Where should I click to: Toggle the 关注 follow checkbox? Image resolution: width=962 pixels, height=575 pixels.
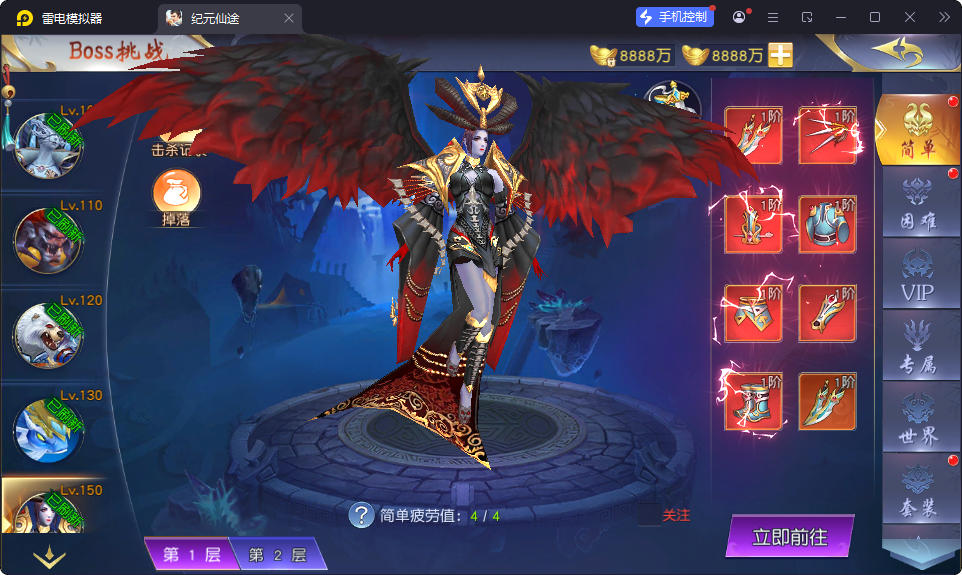pos(650,515)
